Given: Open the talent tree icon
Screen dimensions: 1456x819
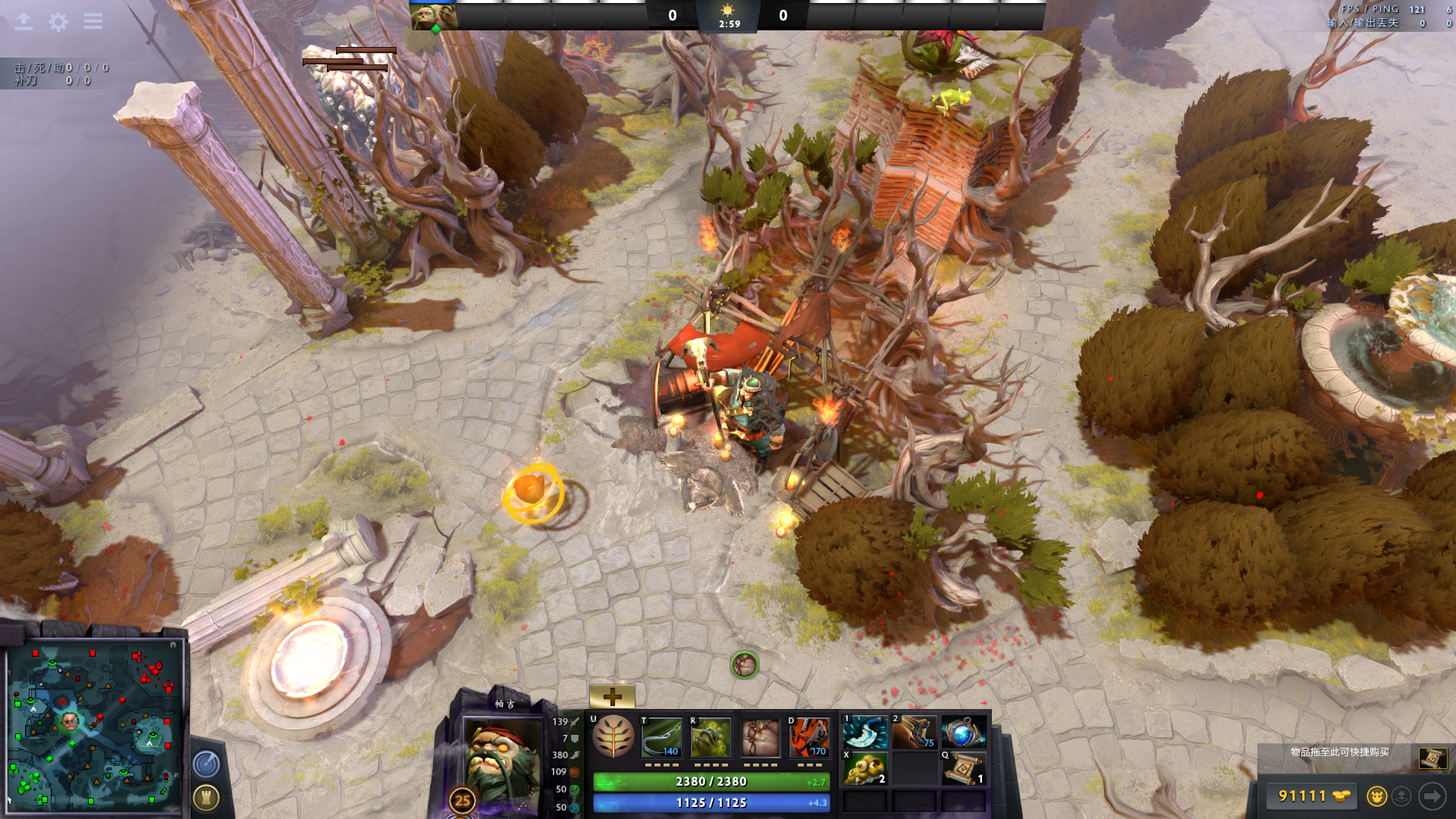Looking at the screenshot, I should [613, 737].
